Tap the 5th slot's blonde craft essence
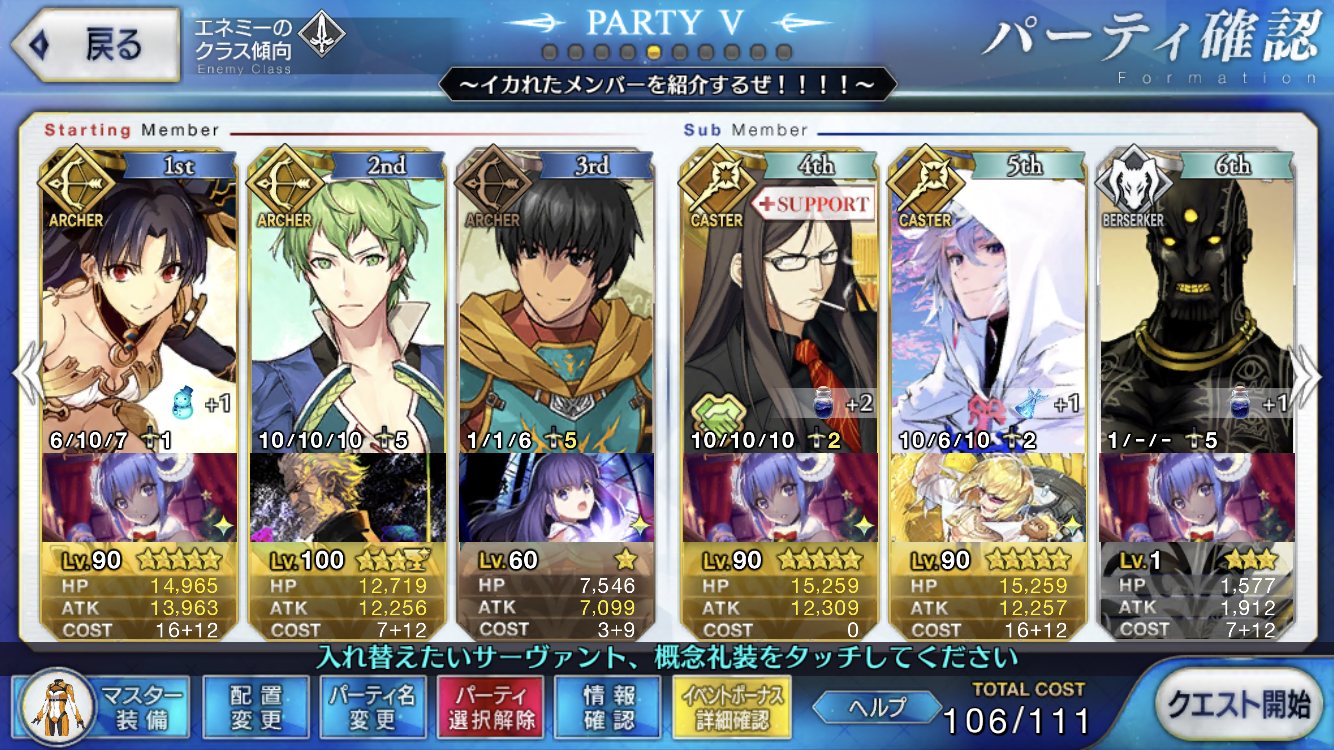The height and width of the screenshot is (750, 1334). pos(988,497)
